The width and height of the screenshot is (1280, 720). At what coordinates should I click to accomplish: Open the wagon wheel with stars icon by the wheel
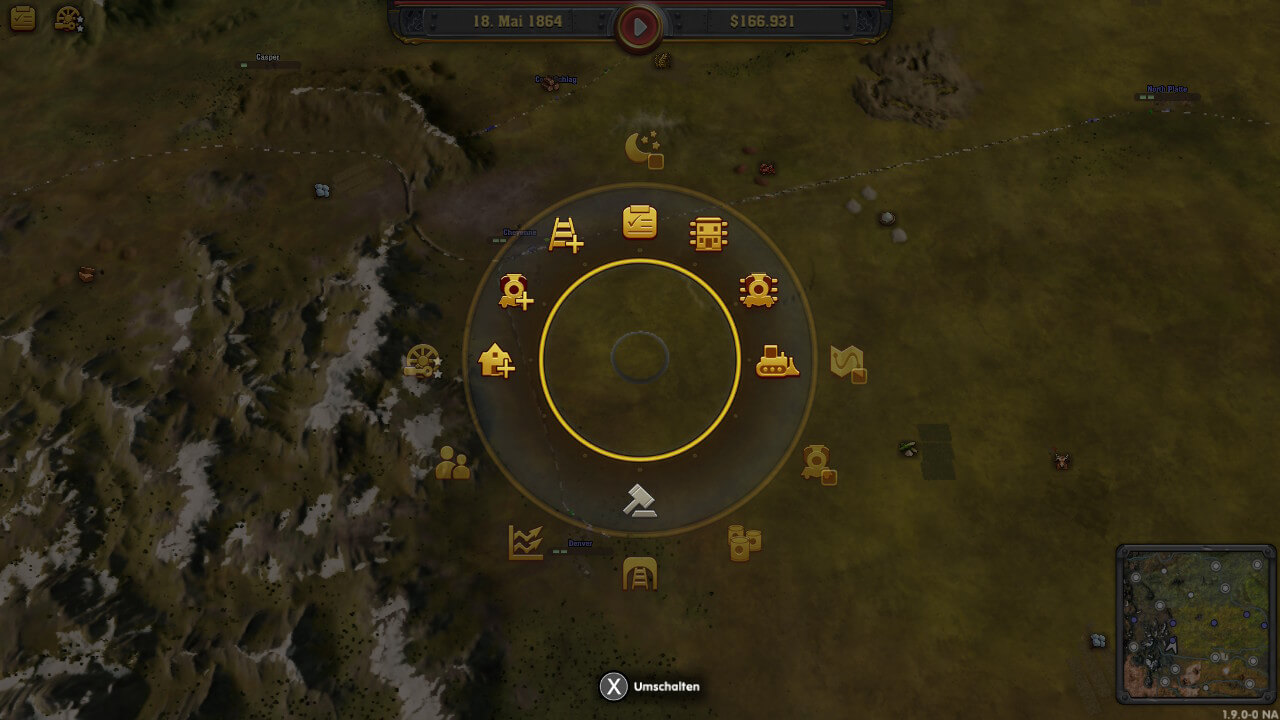point(422,361)
